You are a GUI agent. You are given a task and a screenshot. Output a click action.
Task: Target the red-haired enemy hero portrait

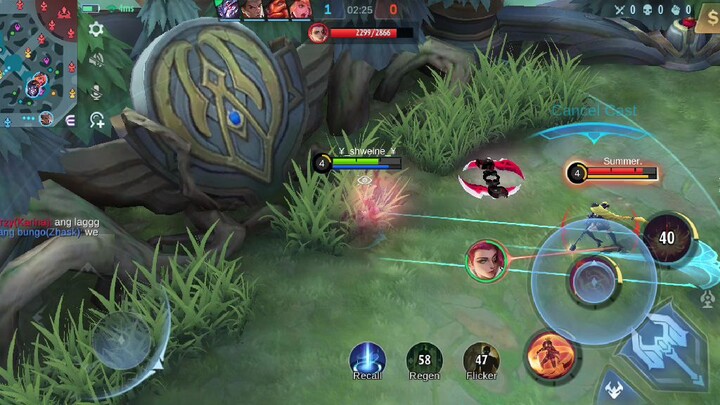tap(485, 260)
